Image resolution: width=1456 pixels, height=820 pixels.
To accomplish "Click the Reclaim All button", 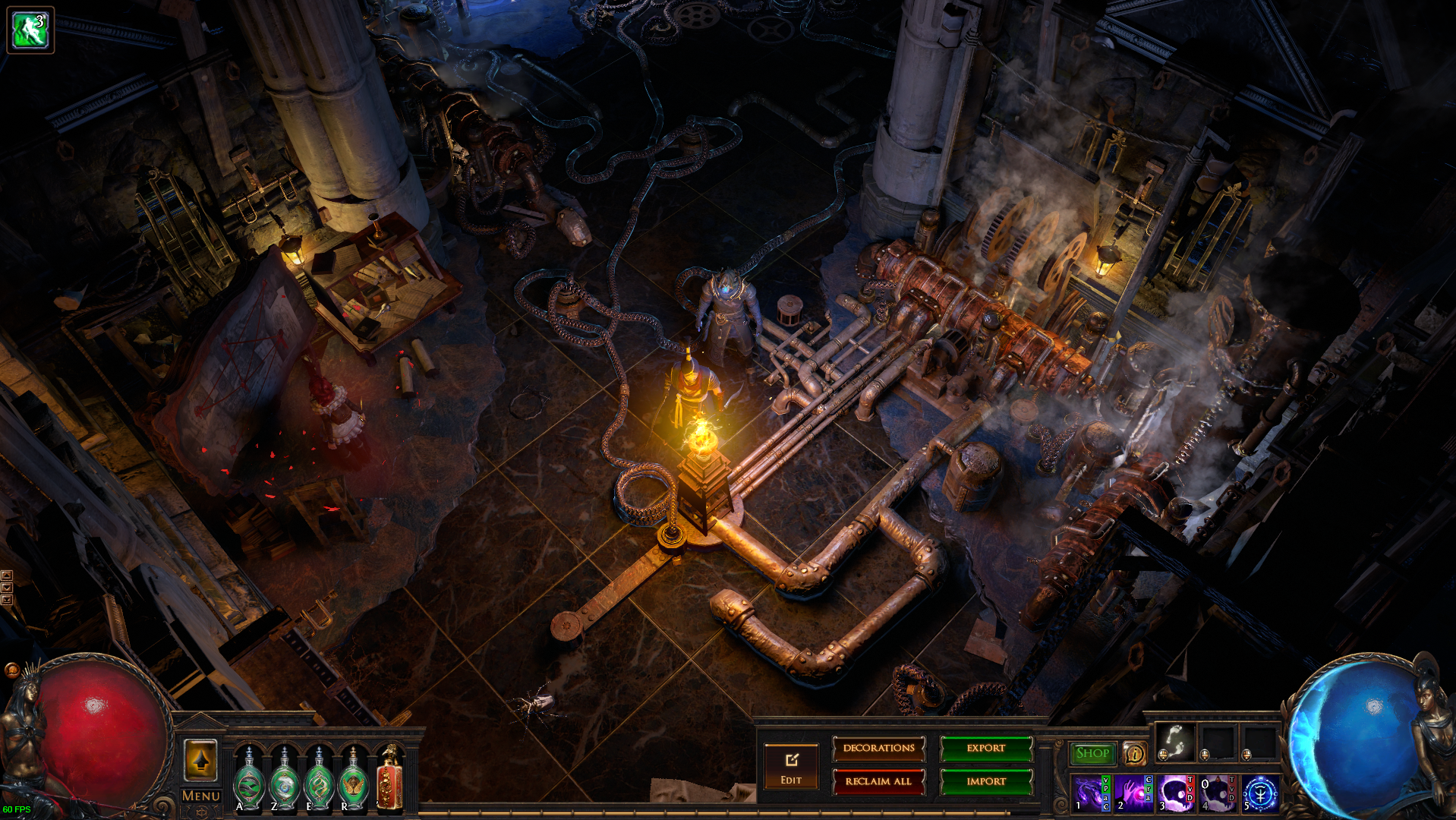I will [878, 781].
